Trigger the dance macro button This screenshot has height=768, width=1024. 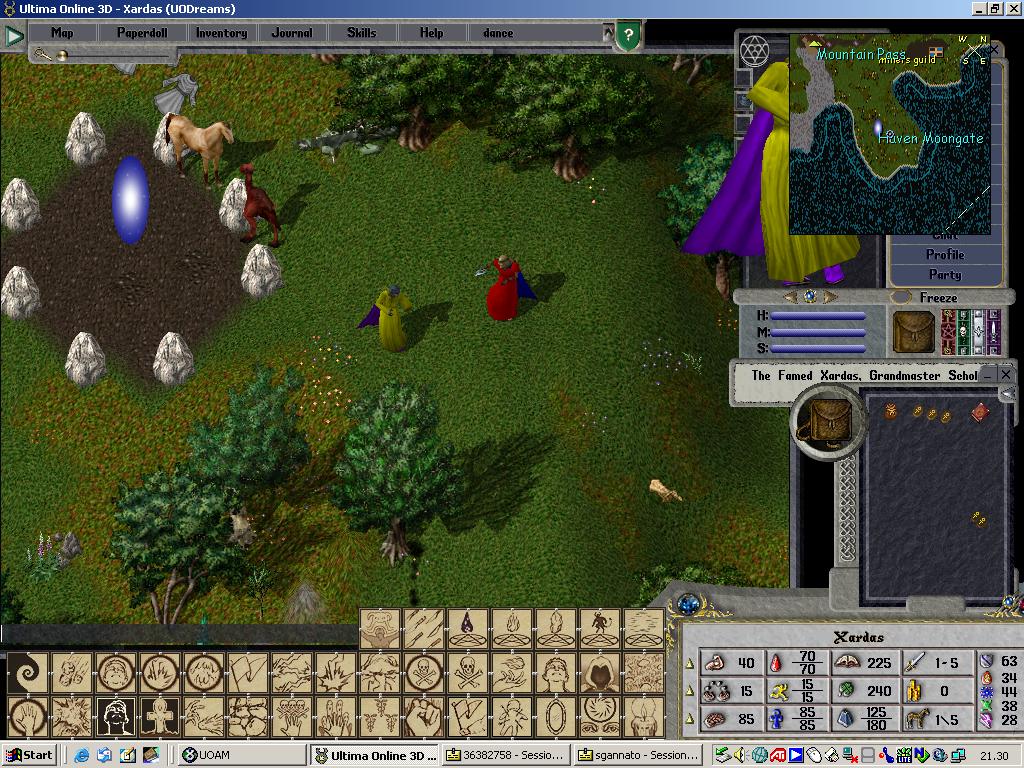(x=498, y=33)
